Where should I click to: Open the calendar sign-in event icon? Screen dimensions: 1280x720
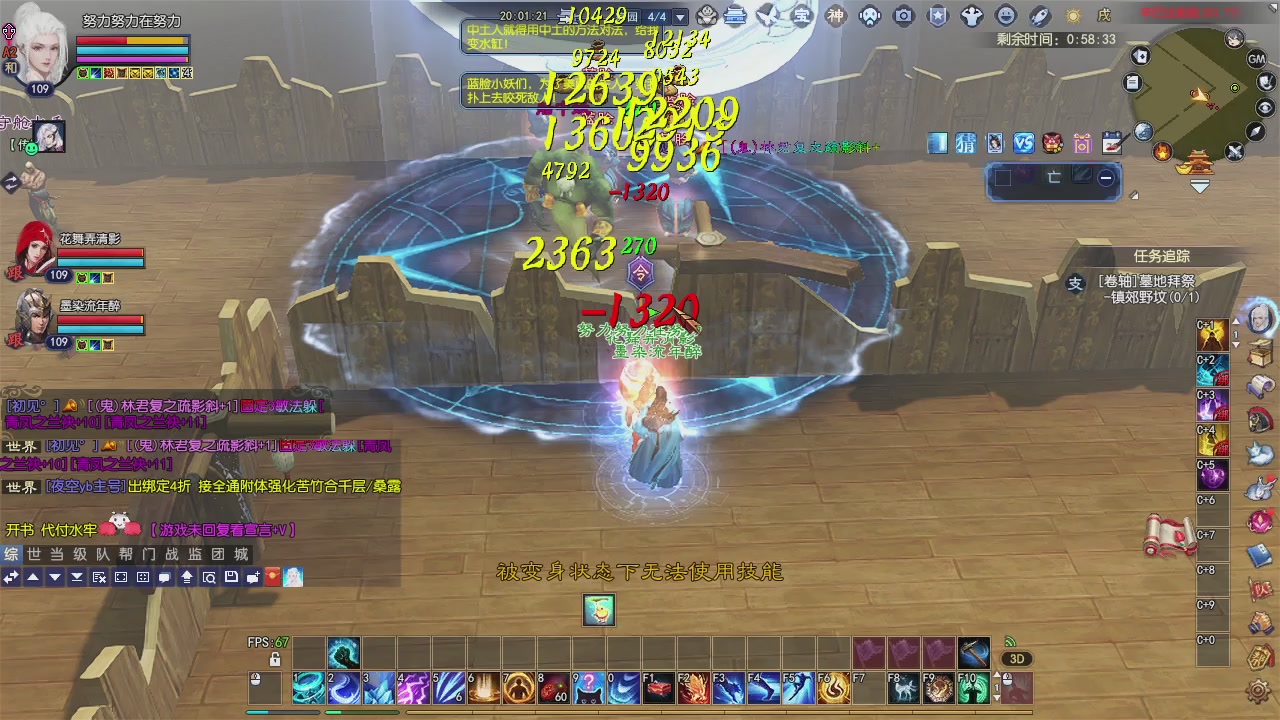(x=1112, y=143)
